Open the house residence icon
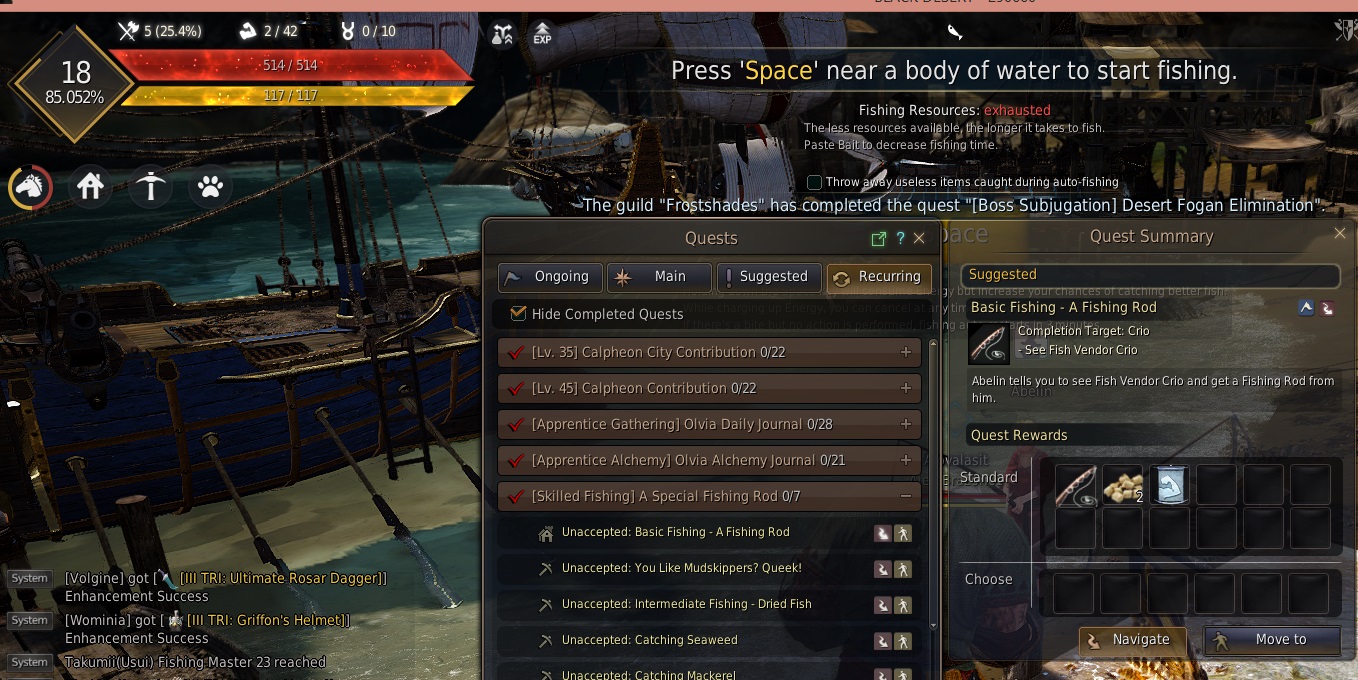The height and width of the screenshot is (680, 1358). click(x=91, y=187)
